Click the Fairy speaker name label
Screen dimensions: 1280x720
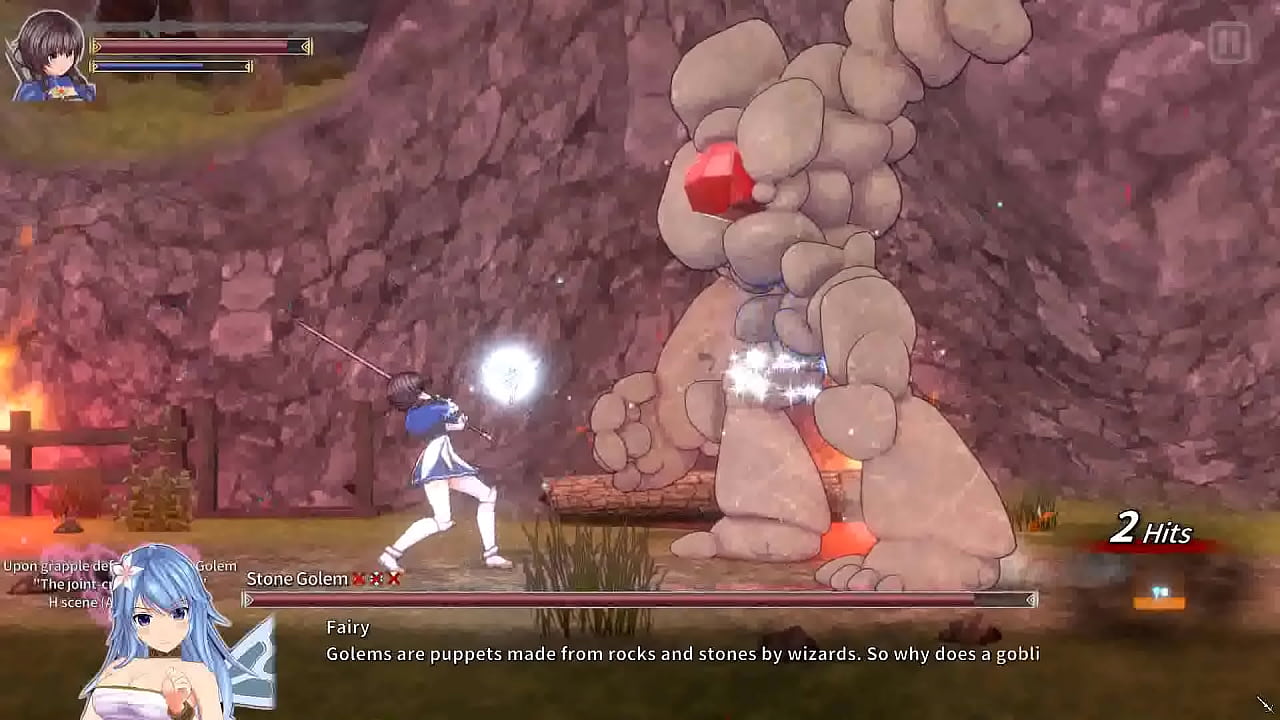347,627
